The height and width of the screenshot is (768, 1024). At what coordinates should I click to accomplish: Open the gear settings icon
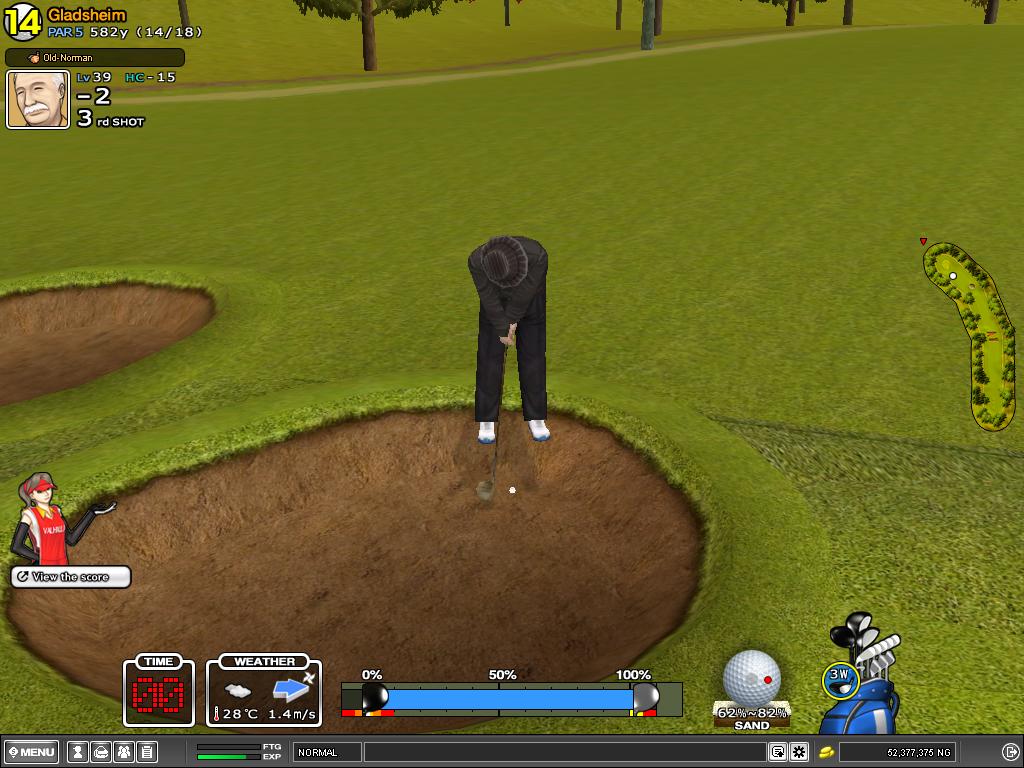[x=799, y=752]
